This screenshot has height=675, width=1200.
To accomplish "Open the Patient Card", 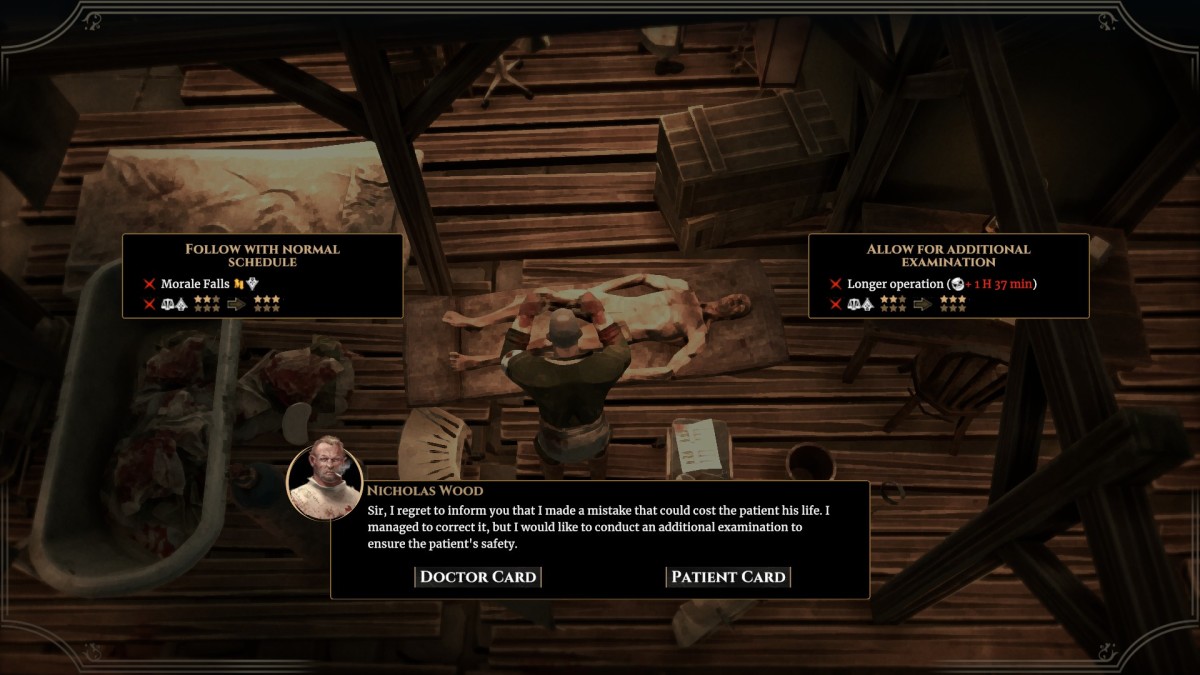I will coord(728,577).
